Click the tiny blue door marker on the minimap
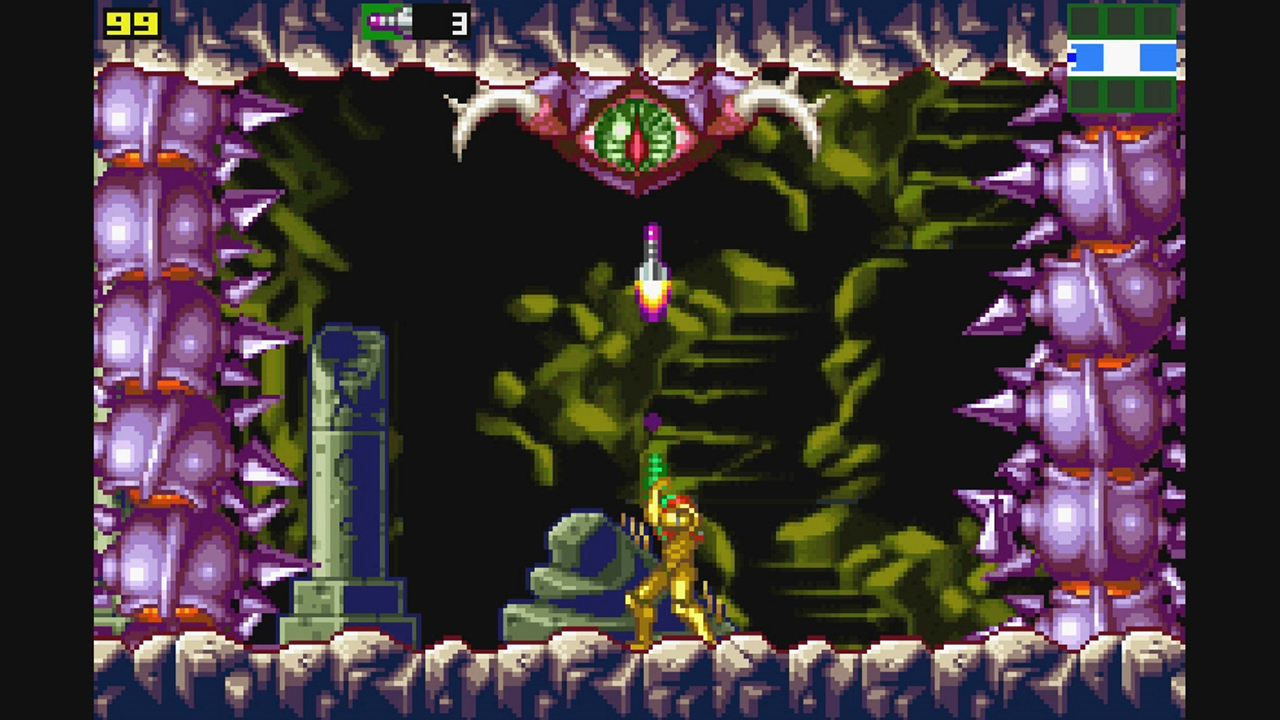This screenshot has width=1280, height=720. tap(1072, 57)
